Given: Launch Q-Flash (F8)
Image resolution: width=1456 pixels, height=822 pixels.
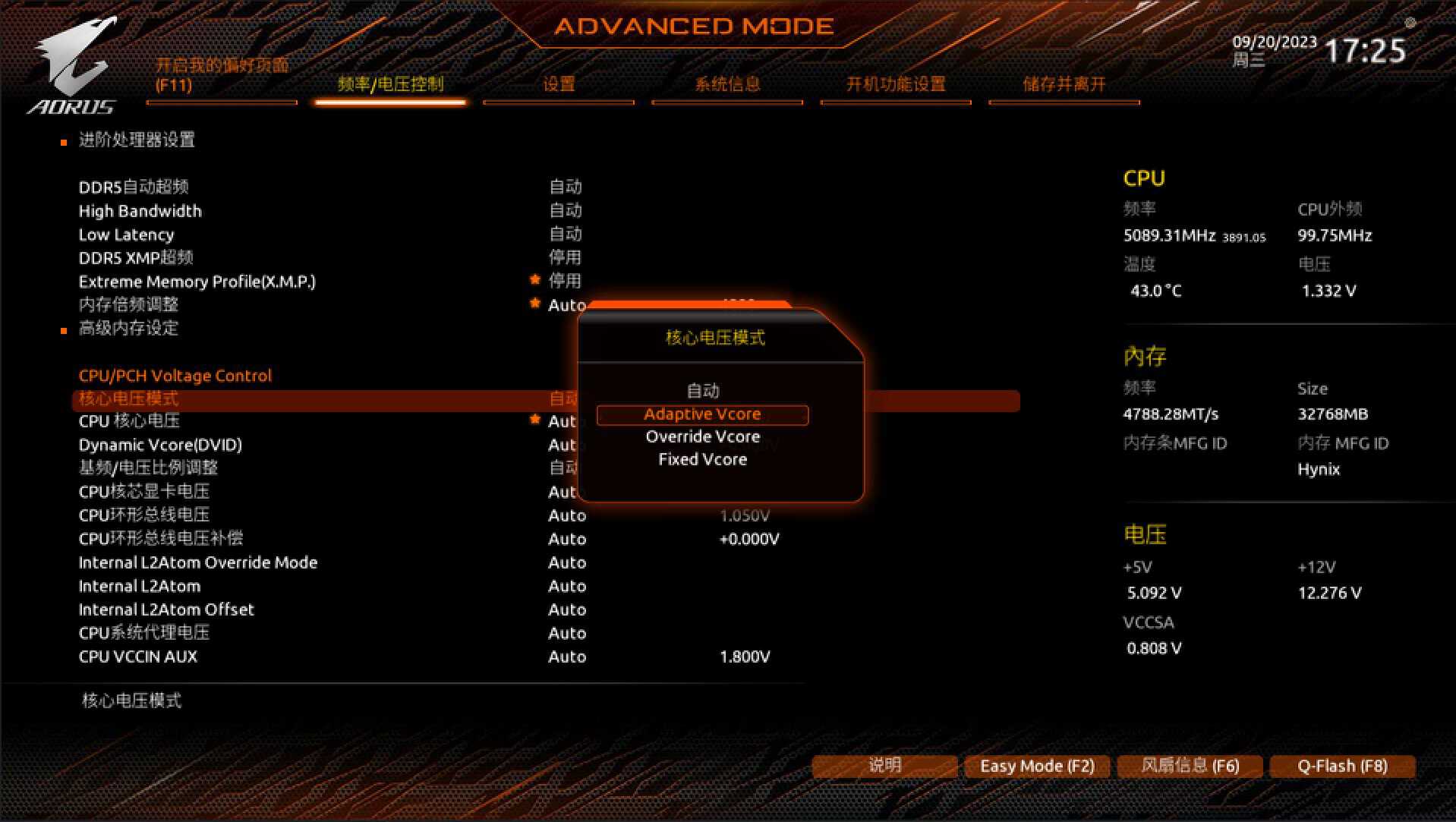Looking at the screenshot, I should [x=1342, y=766].
